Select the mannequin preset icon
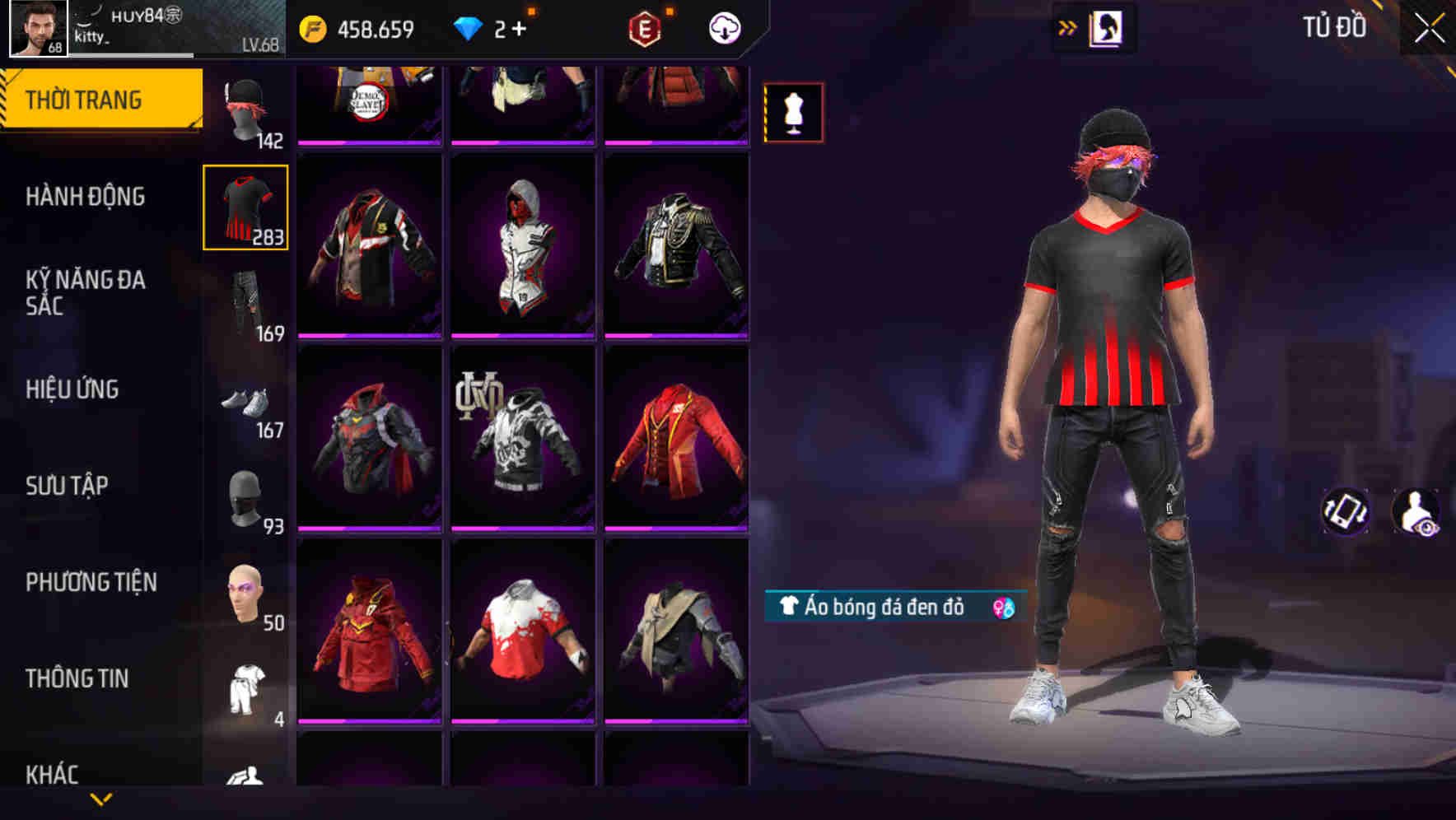The width and height of the screenshot is (1456, 820). coord(793,111)
